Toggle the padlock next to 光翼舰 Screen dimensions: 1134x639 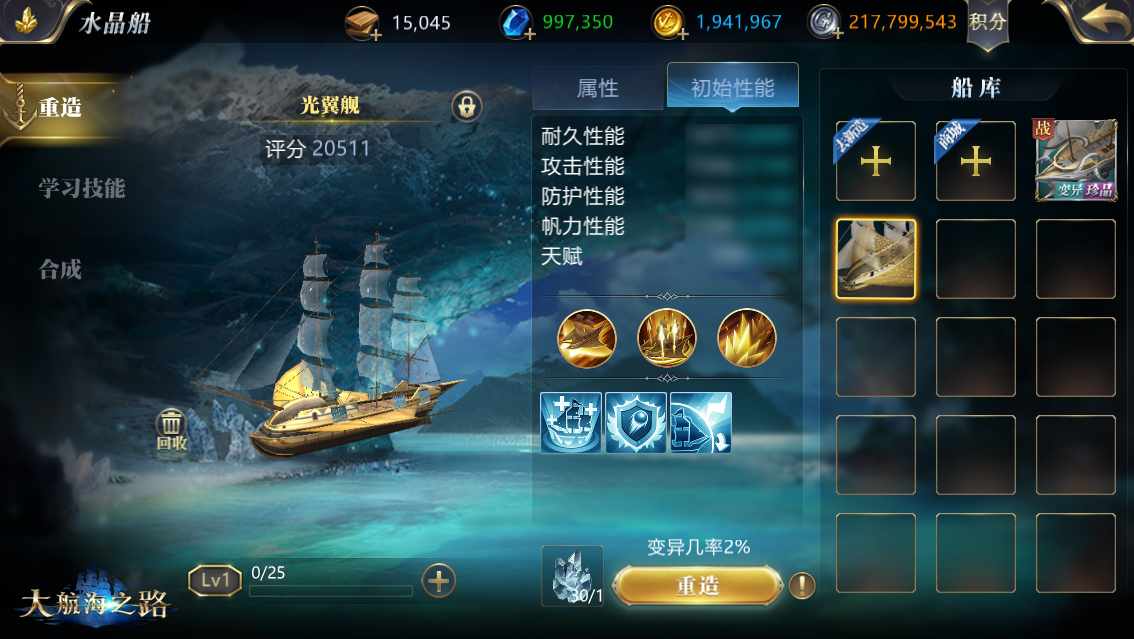466,105
